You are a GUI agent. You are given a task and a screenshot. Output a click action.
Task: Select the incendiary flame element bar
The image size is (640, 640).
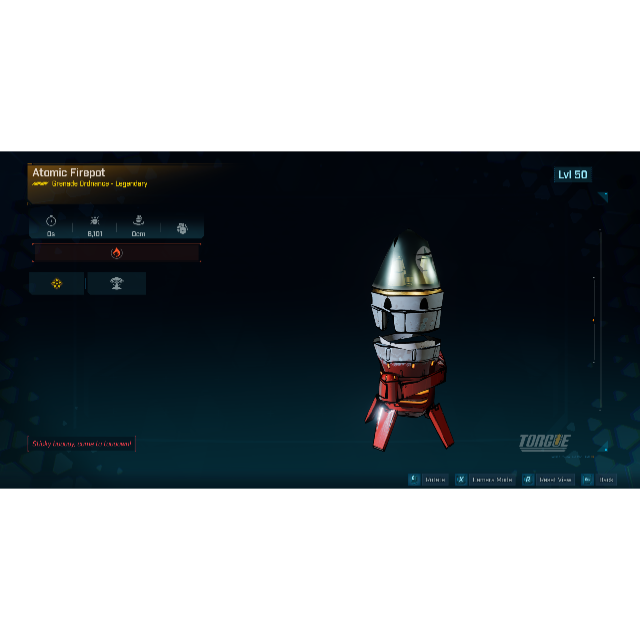coord(116,253)
